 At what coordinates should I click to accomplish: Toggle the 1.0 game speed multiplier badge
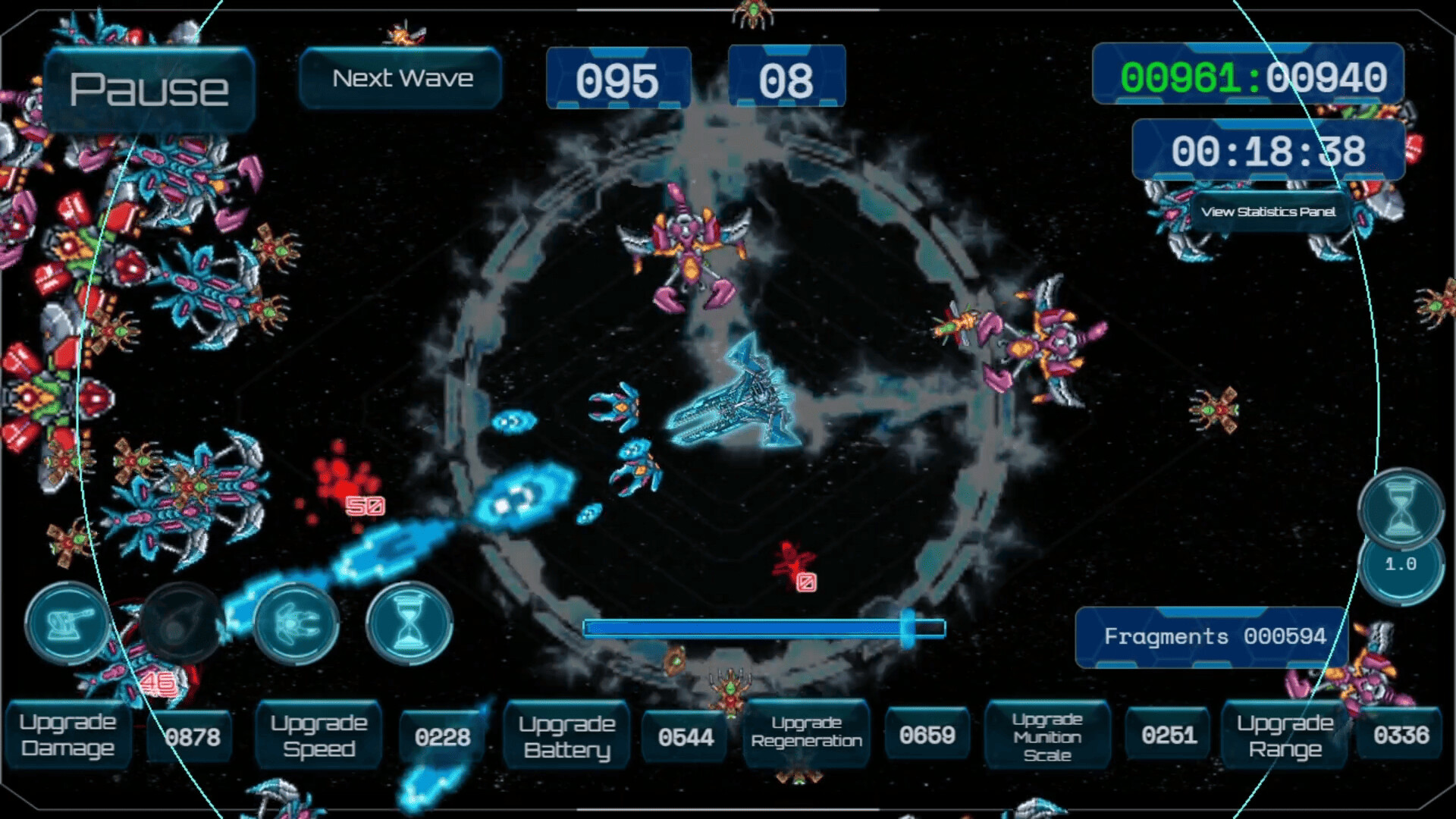point(1401,564)
